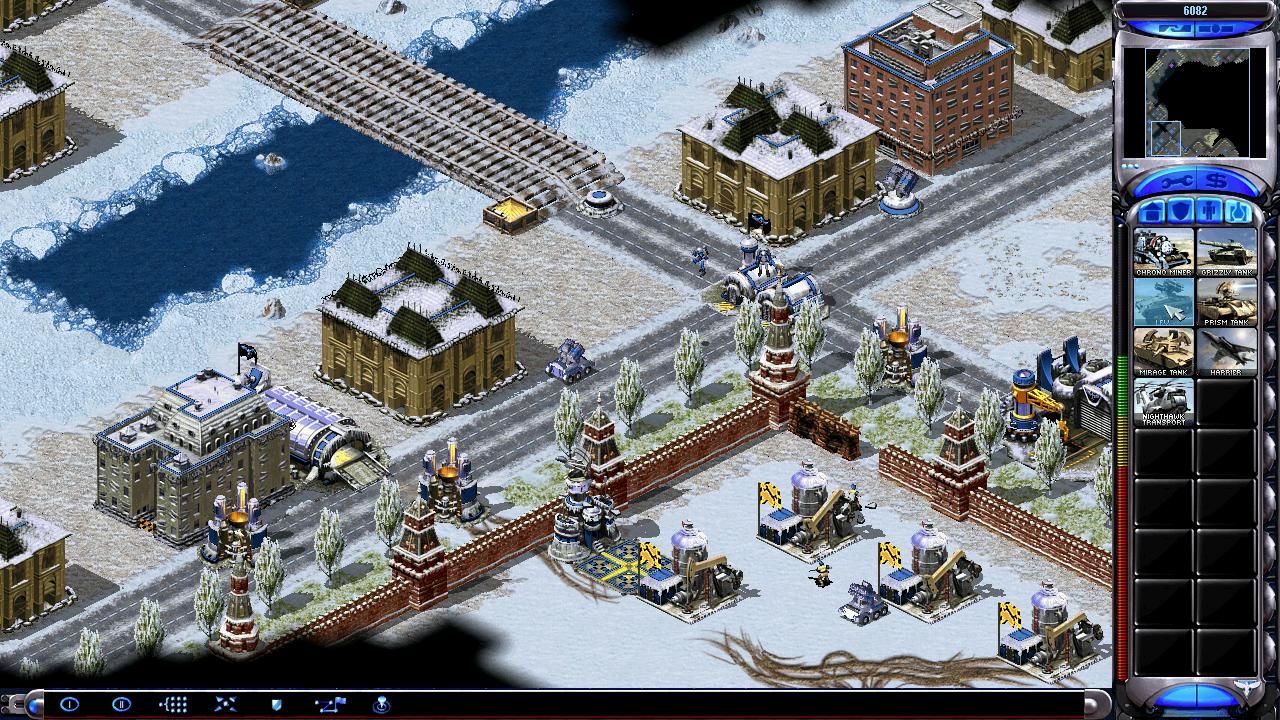This screenshot has width=1280, height=720.
Task: Switch to the vehicles build tab
Action: tap(1238, 212)
